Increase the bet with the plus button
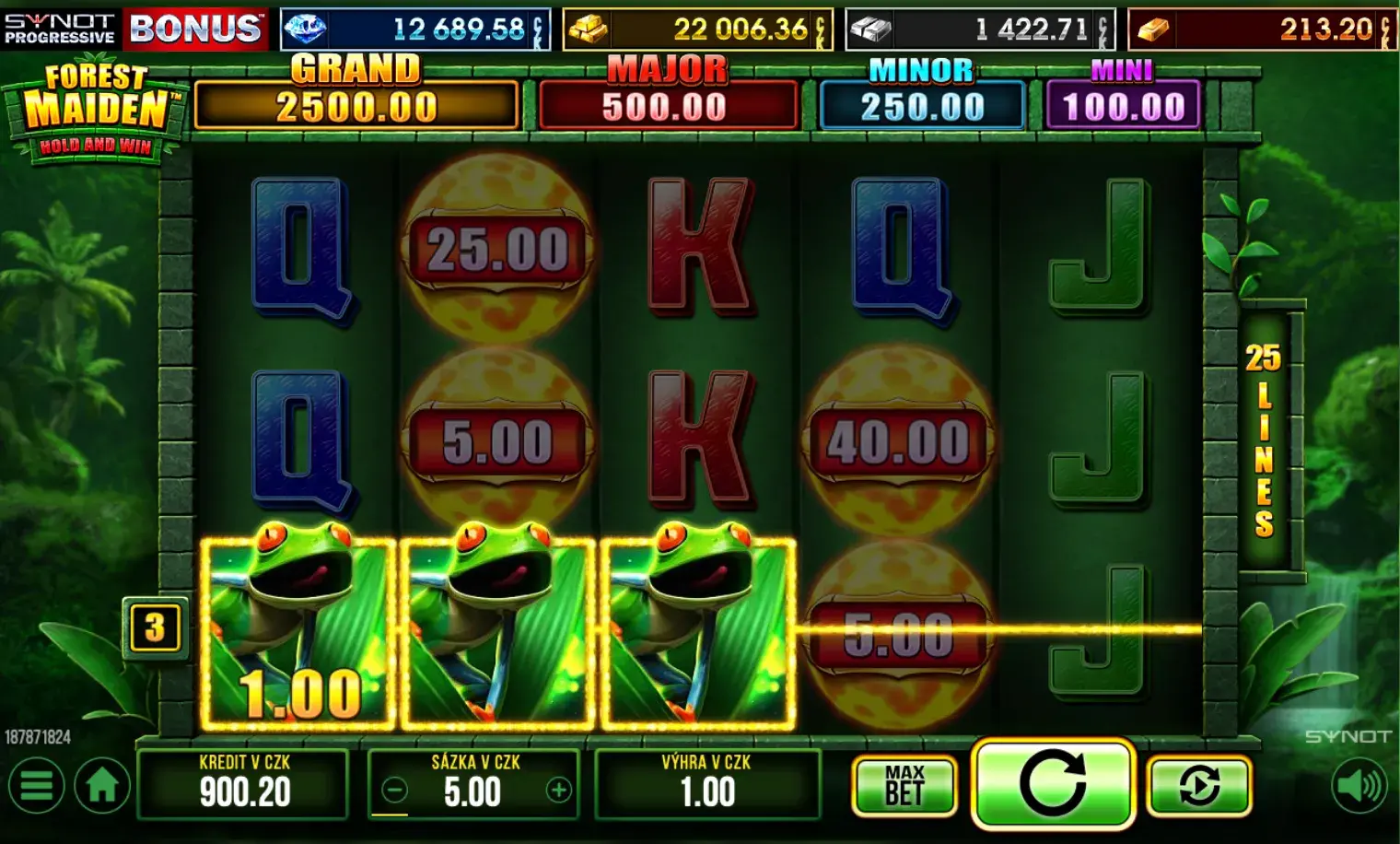Image resolution: width=1400 pixels, height=844 pixels. [x=558, y=791]
